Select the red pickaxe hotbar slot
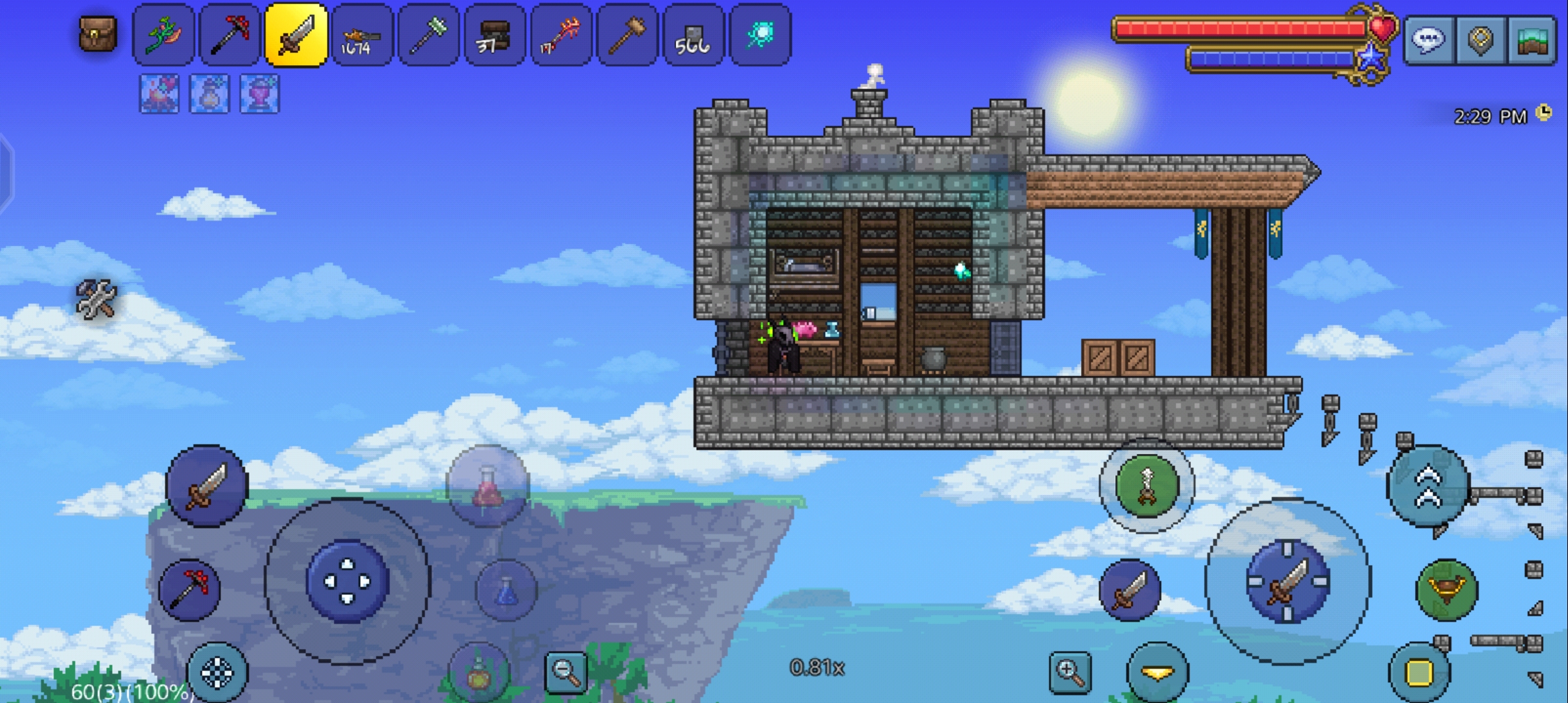The width and height of the screenshot is (1568, 703). pos(229,35)
